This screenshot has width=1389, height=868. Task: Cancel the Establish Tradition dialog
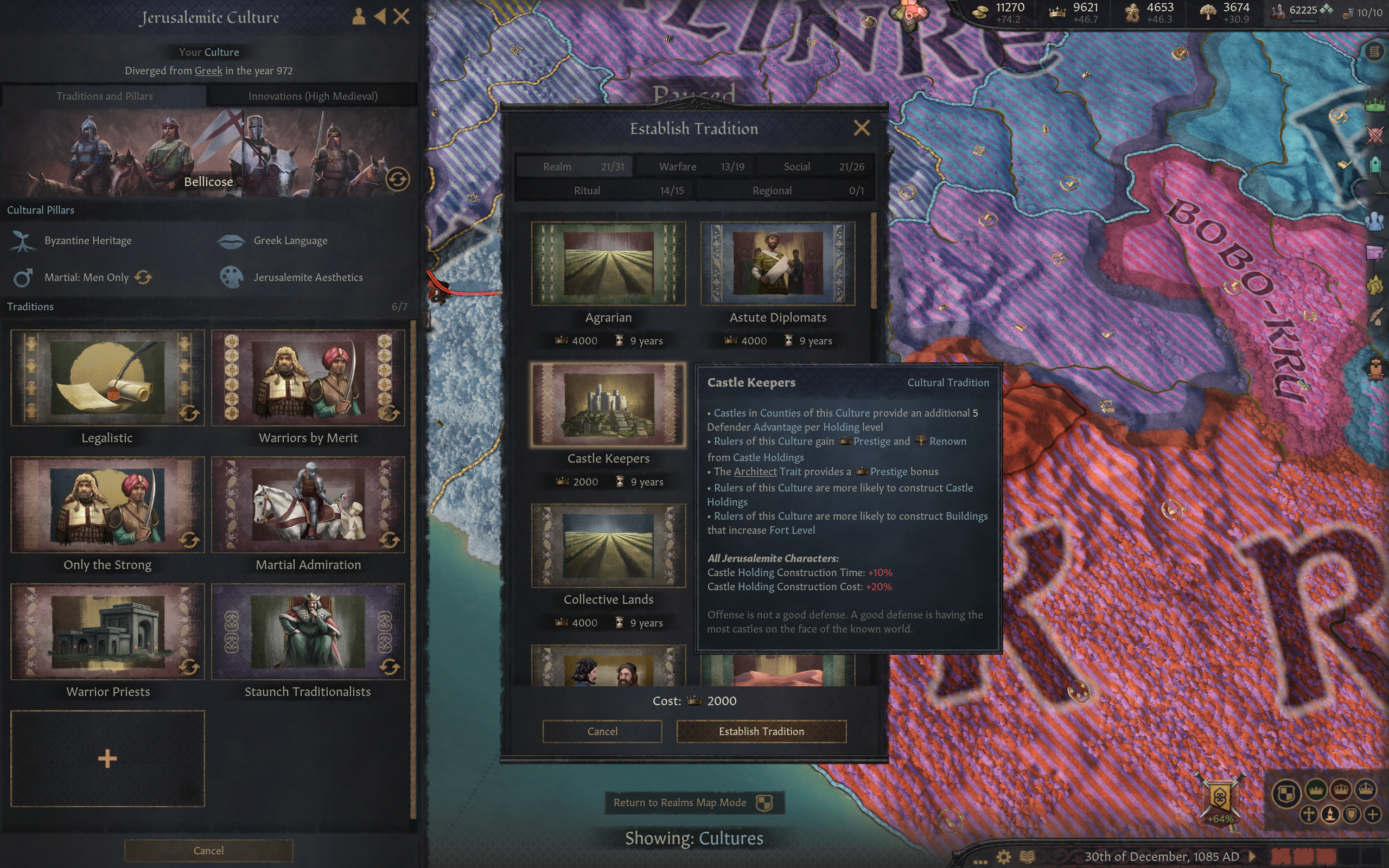coord(602,731)
